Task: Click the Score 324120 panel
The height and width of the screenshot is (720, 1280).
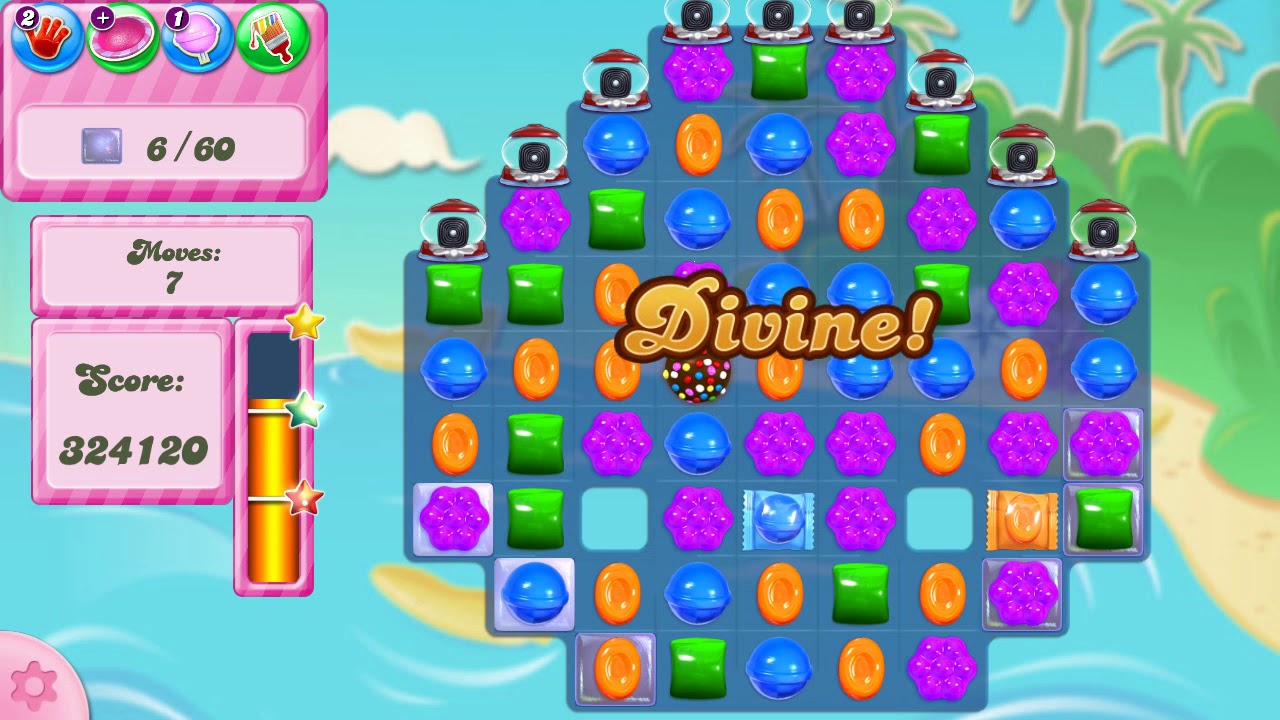Action: click(130, 410)
